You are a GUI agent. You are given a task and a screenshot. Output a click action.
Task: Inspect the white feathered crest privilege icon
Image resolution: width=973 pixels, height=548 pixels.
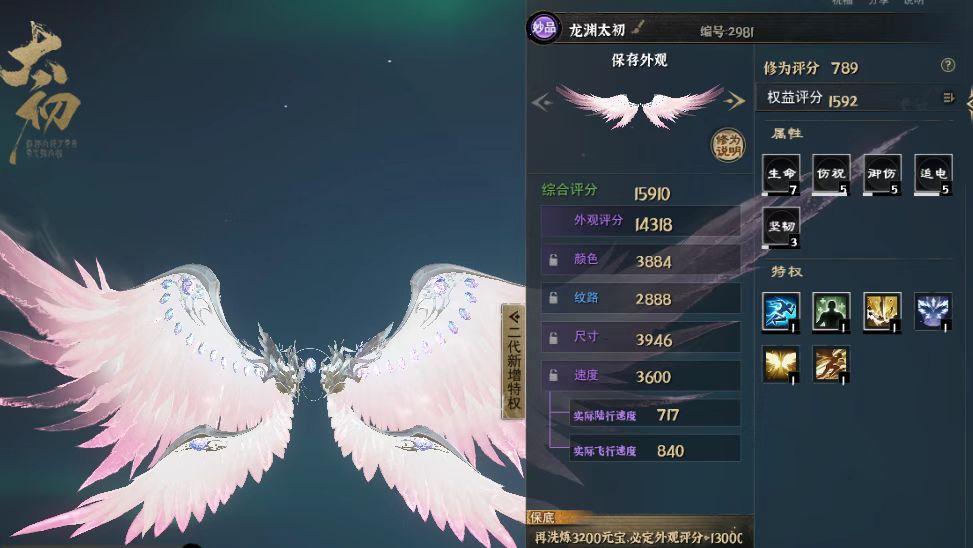[x=932, y=311]
